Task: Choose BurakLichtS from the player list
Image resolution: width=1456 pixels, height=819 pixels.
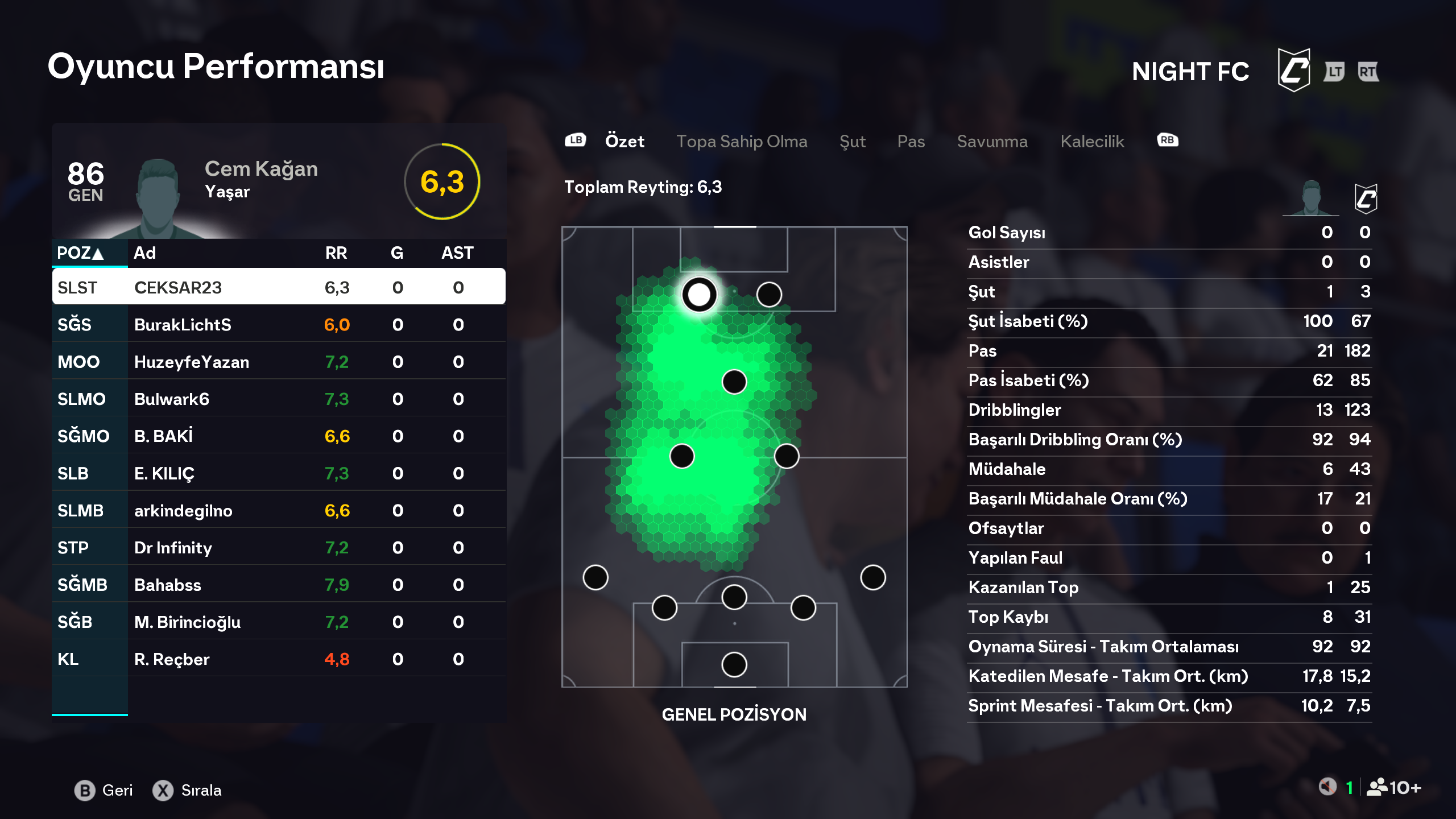Action: [x=279, y=325]
